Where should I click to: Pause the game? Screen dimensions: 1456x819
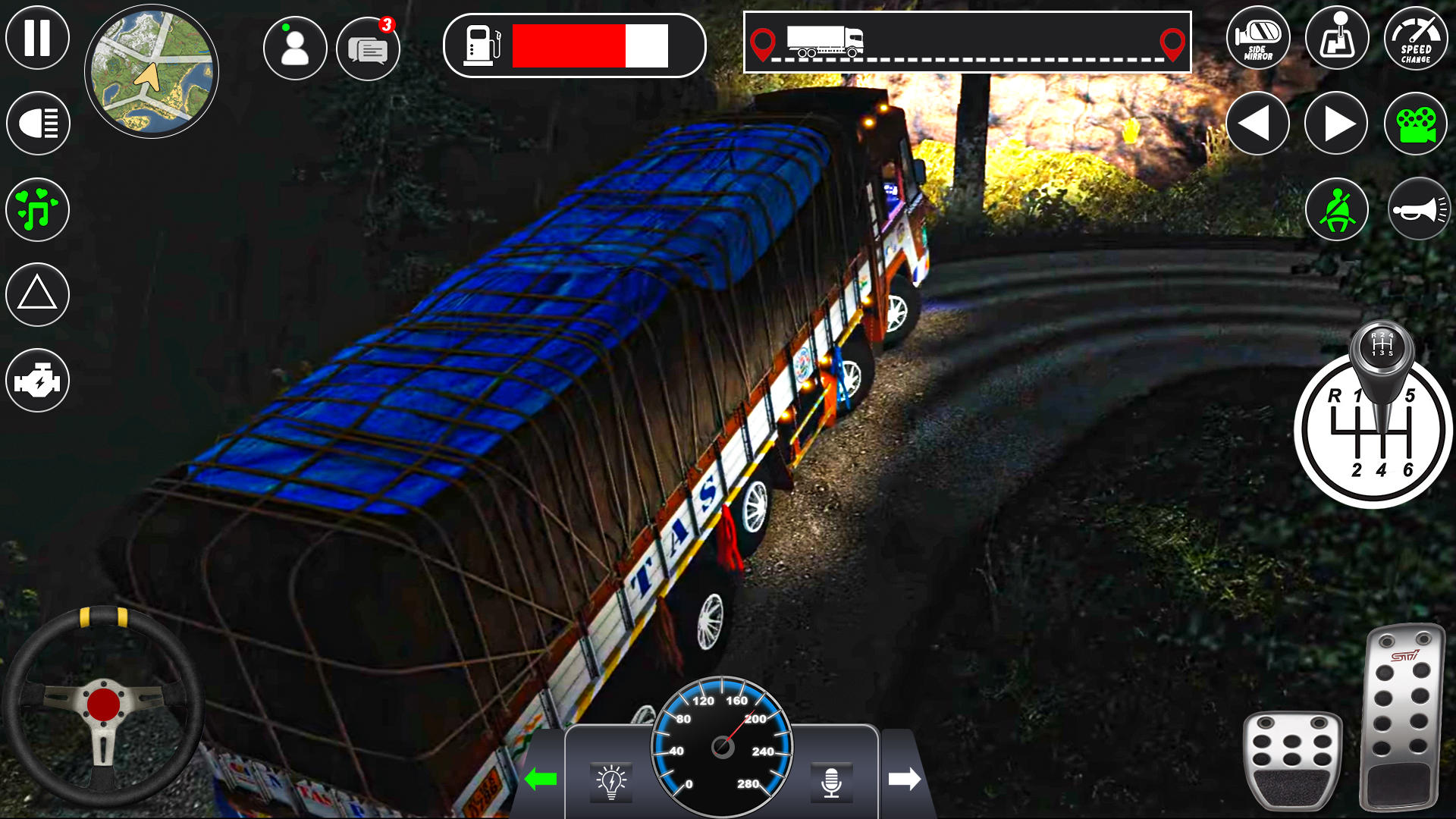click(37, 37)
